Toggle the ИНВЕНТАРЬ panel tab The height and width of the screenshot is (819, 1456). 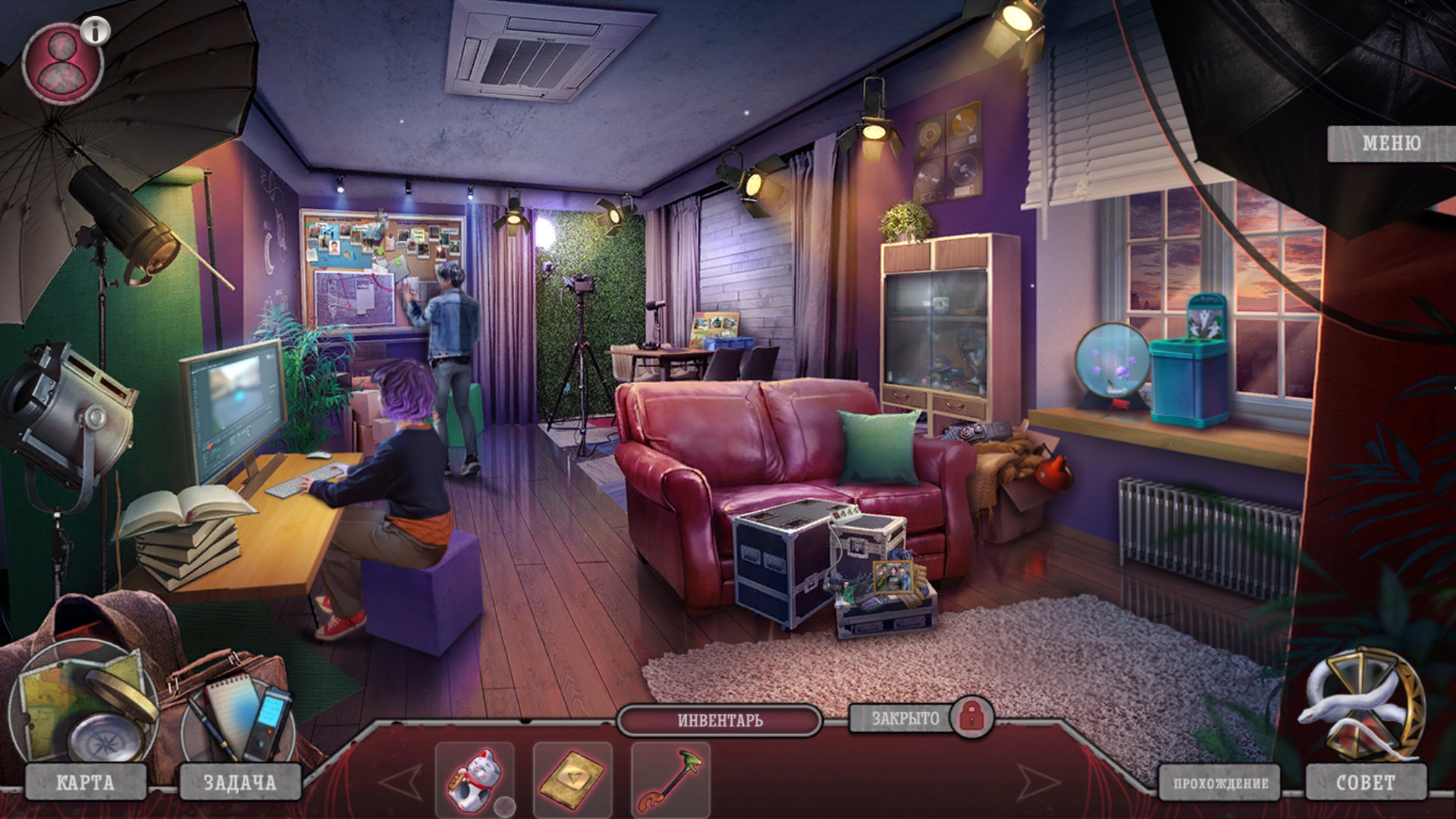pos(720,720)
